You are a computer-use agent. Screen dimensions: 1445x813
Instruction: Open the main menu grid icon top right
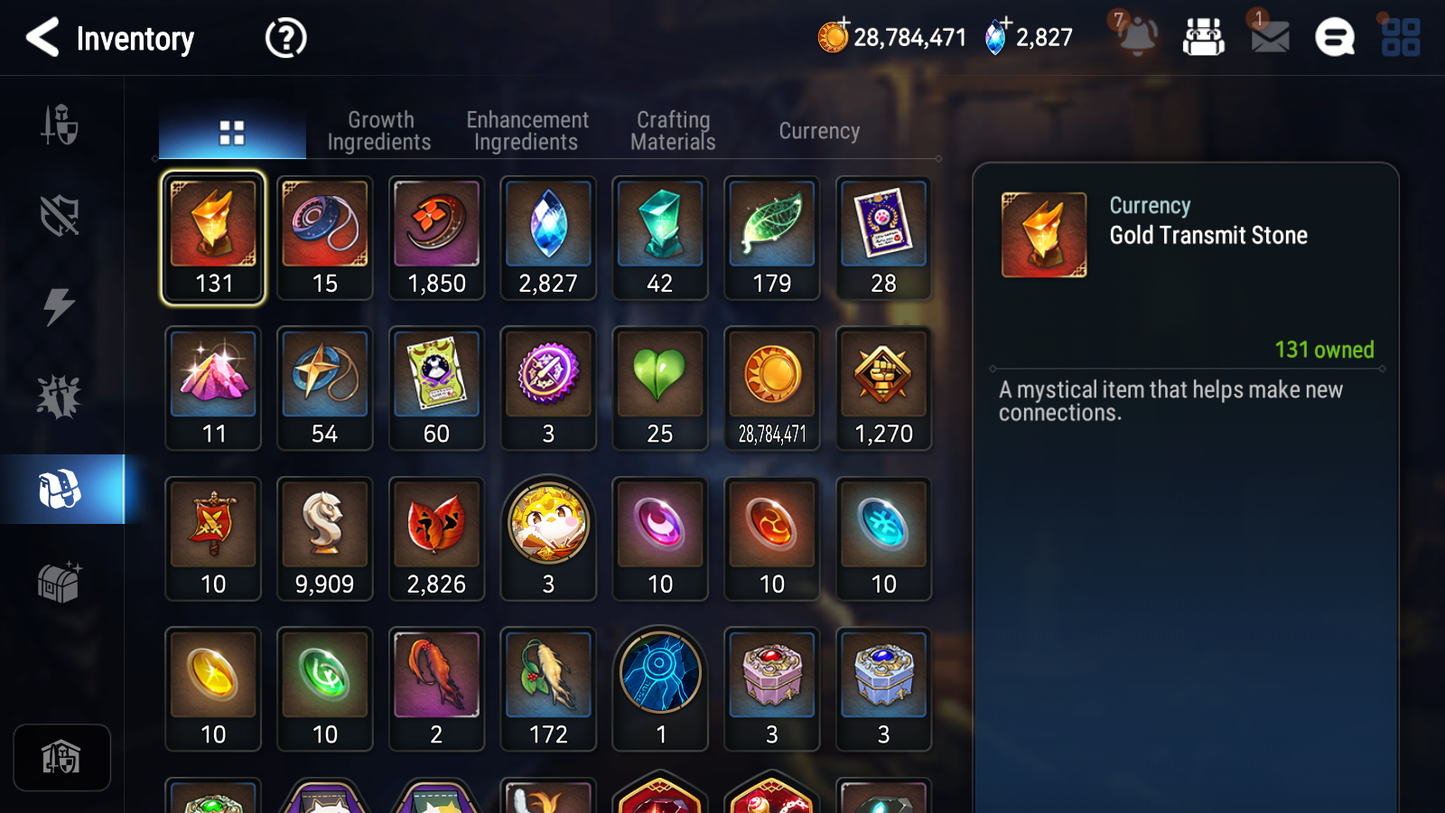click(x=1401, y=36)
